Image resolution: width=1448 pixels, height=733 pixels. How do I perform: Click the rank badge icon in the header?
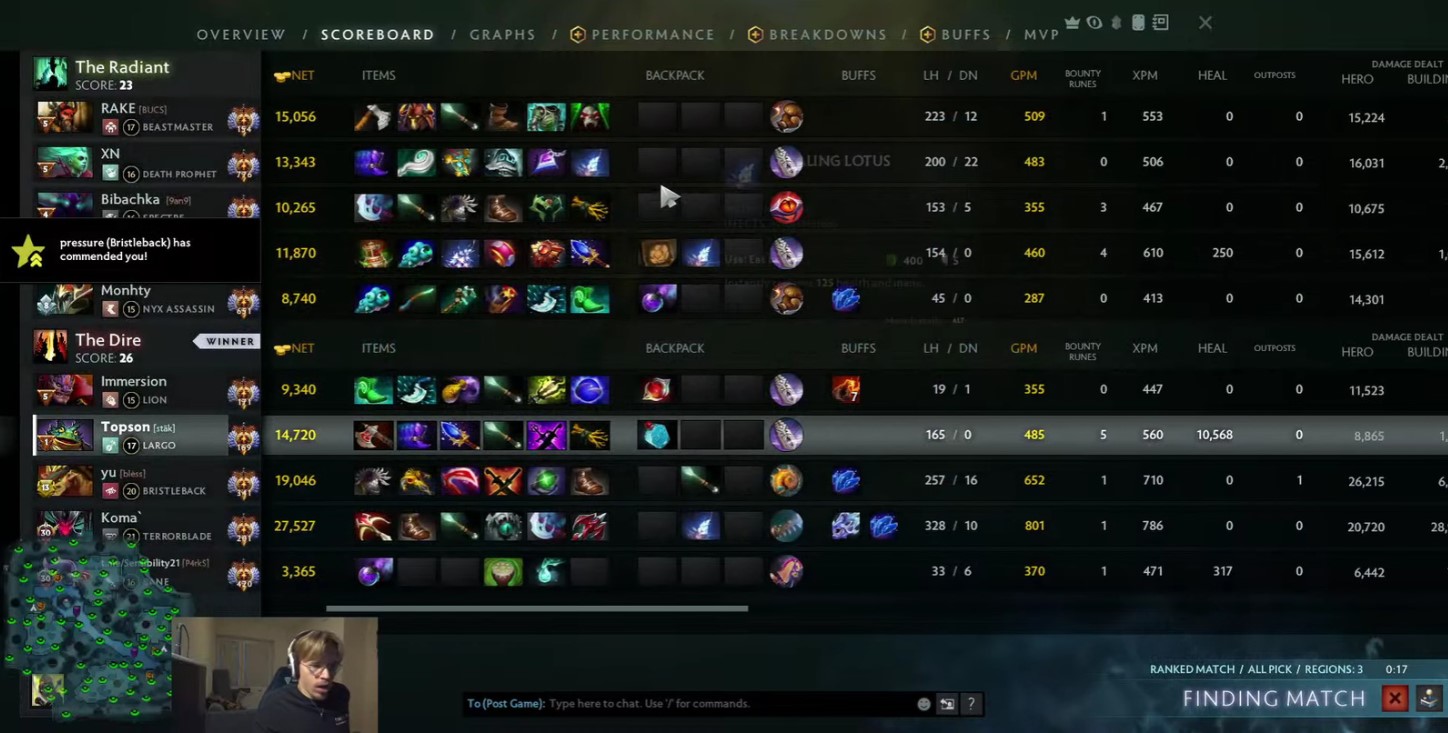click(1115, 22)
